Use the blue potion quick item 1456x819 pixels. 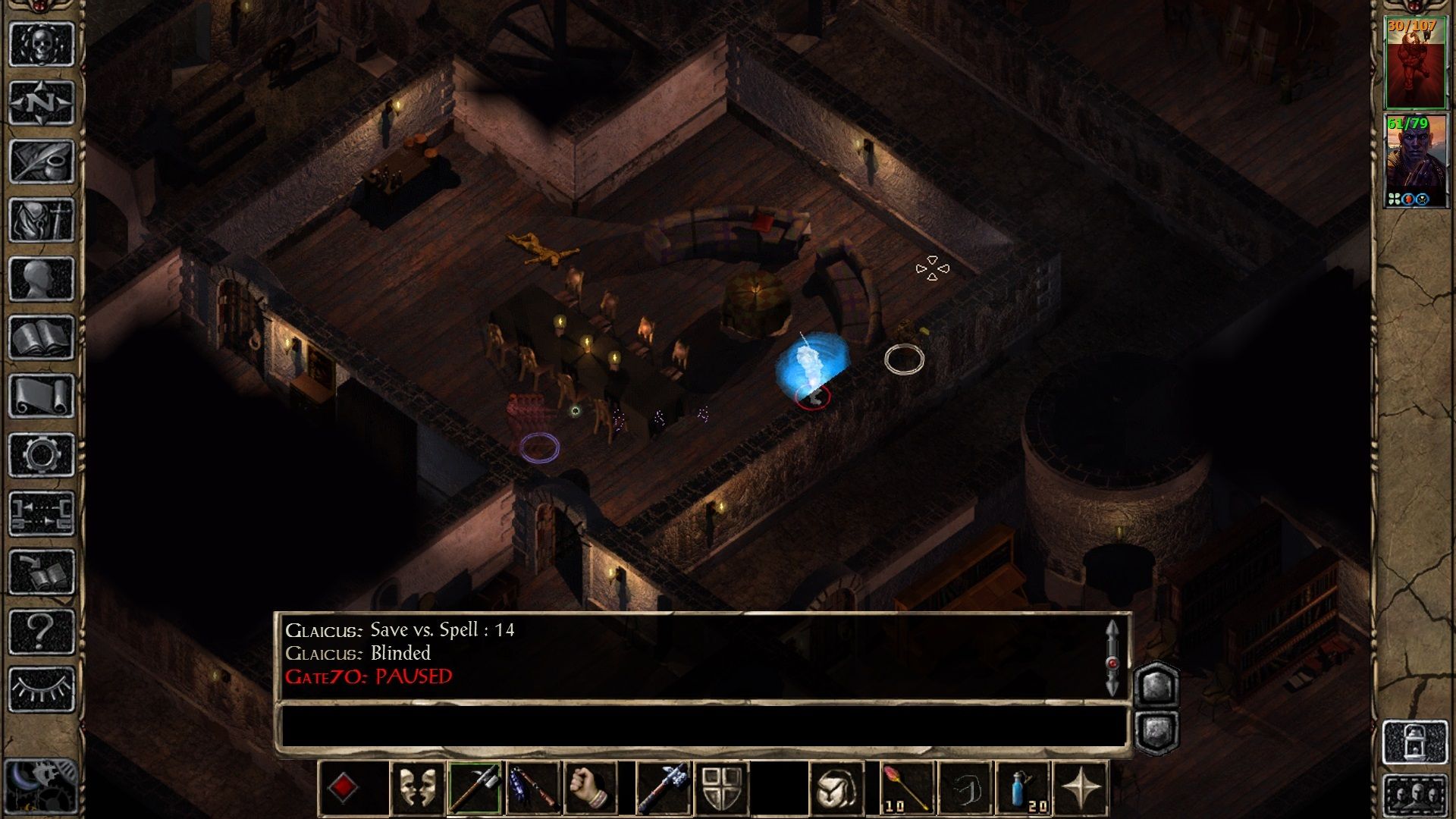tap(1023, 789)
